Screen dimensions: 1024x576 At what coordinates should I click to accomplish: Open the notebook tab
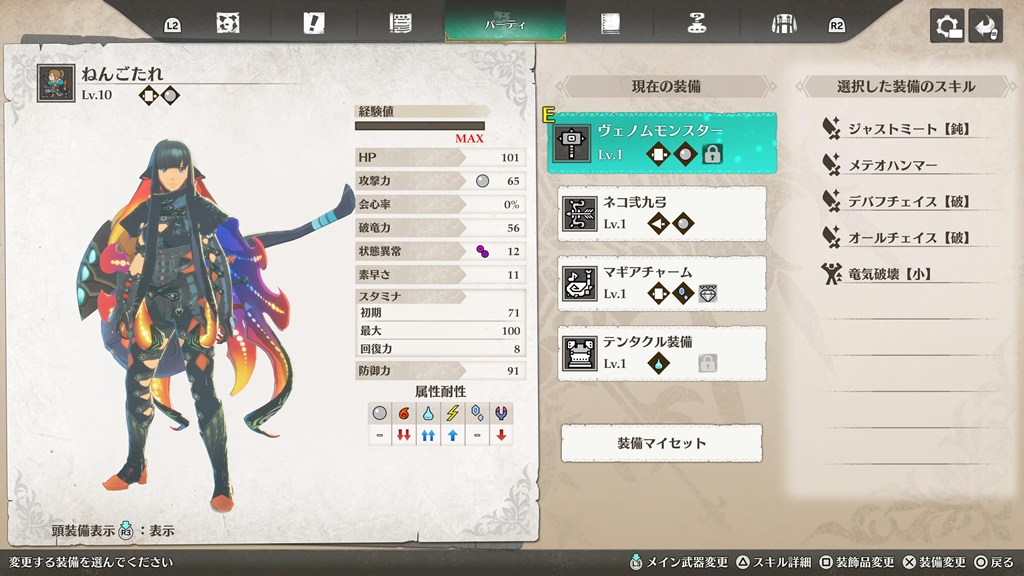pyautogui.click(x=609, y=24)
